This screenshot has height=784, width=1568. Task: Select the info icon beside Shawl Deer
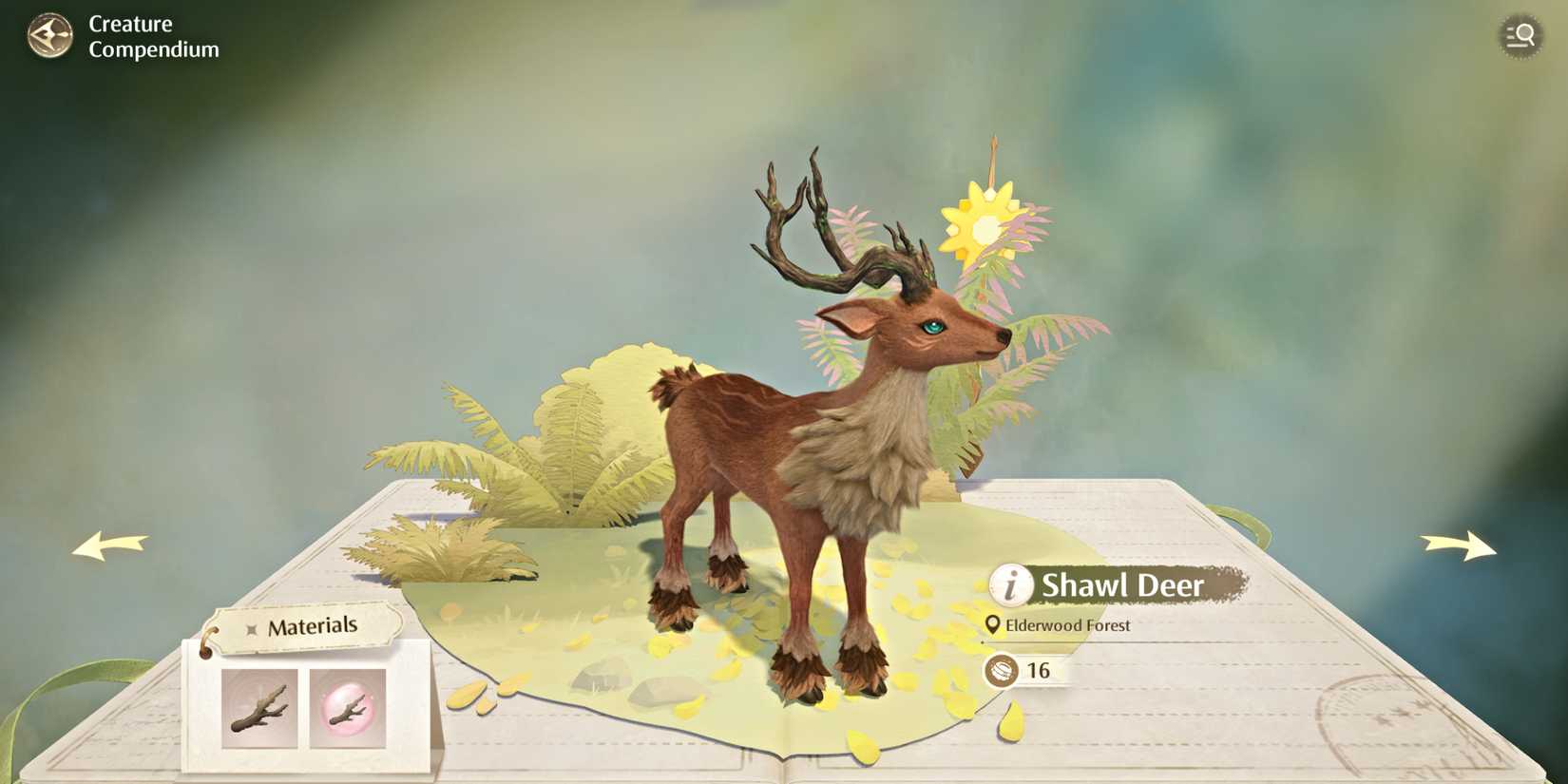tap(1010, 586)
